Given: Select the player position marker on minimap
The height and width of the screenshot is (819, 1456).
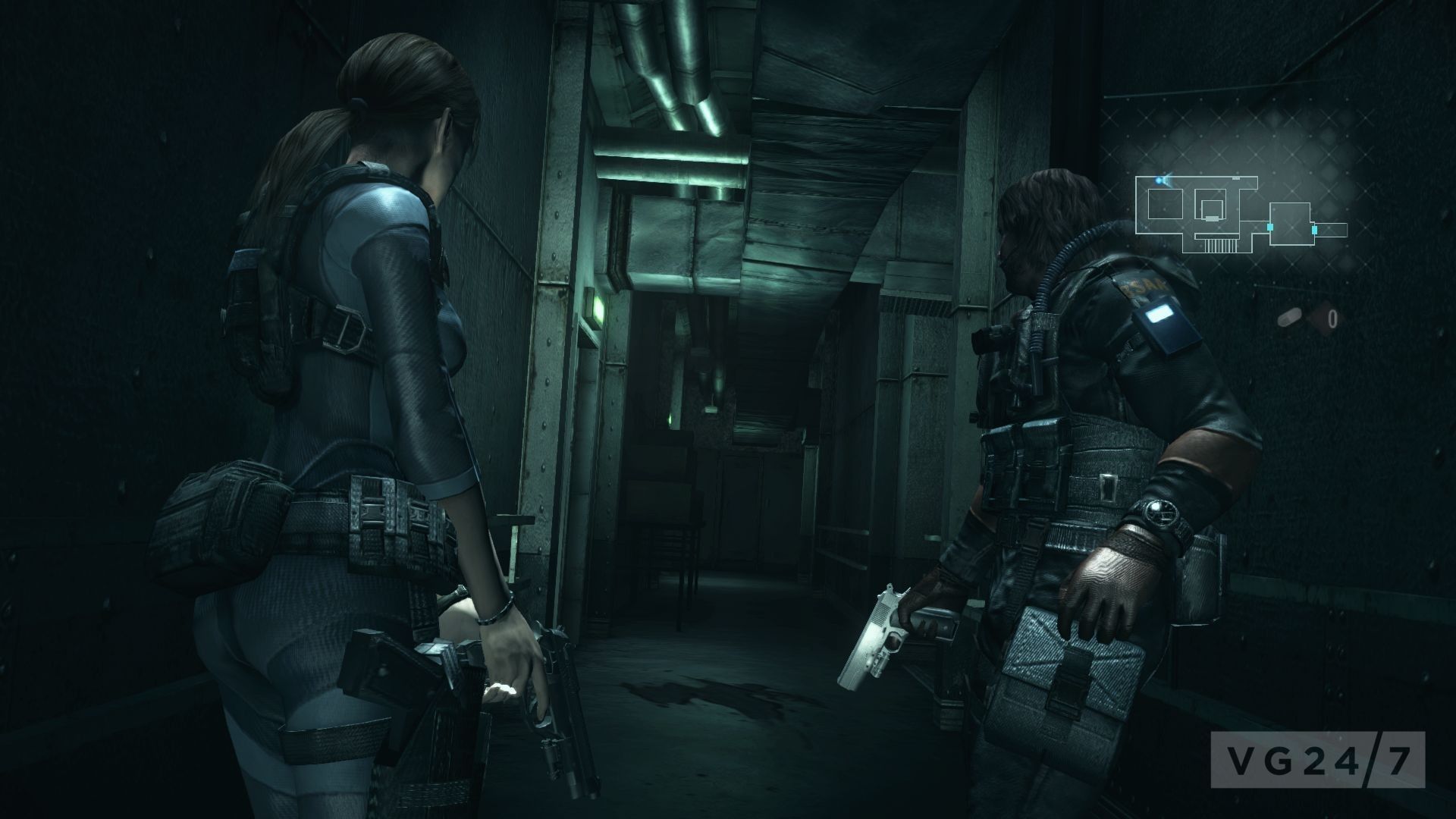Looking at the screenshot, I should tap(1160, 180).
